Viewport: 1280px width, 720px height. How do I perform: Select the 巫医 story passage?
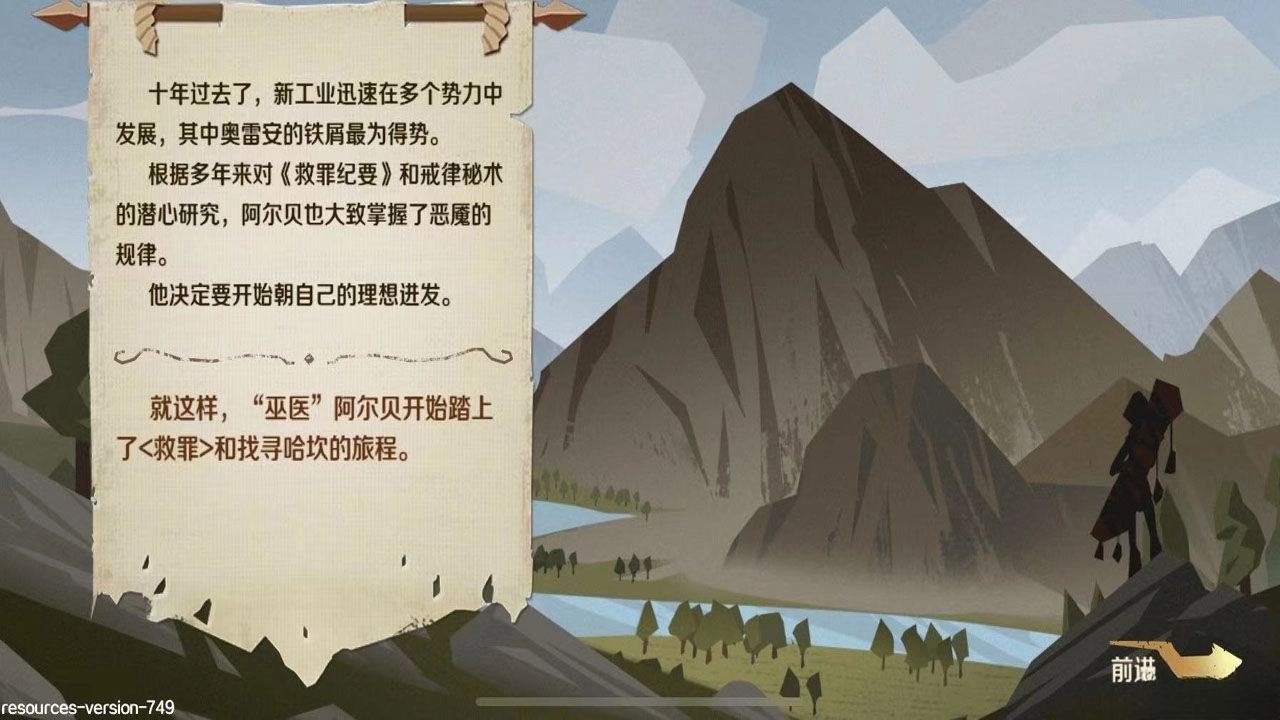point(310,425)
